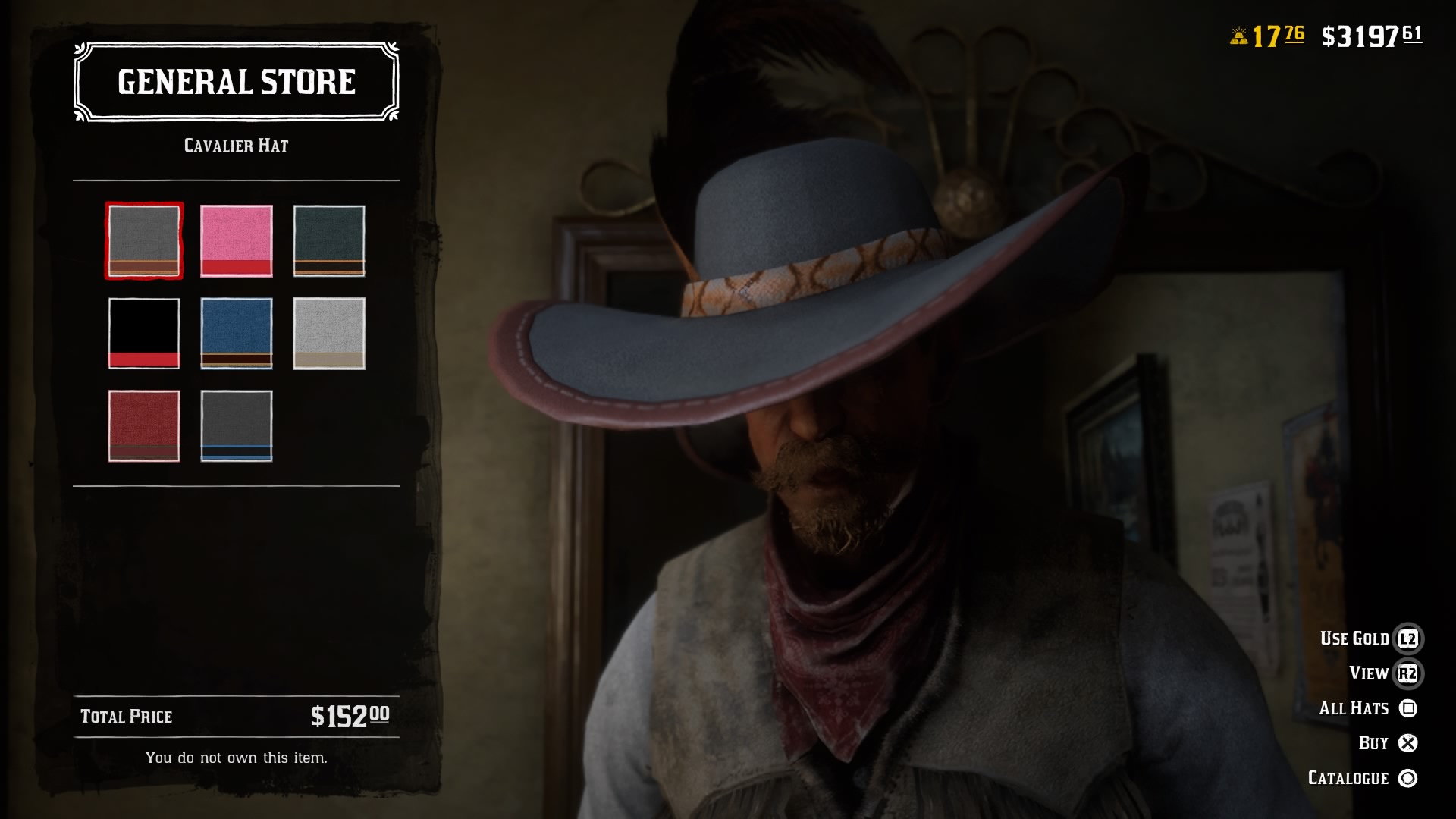Viewport: 1456px width, 819px height.
Task: Select the pink Cavalier Hat color variant
Action: (x=236, y=242)
